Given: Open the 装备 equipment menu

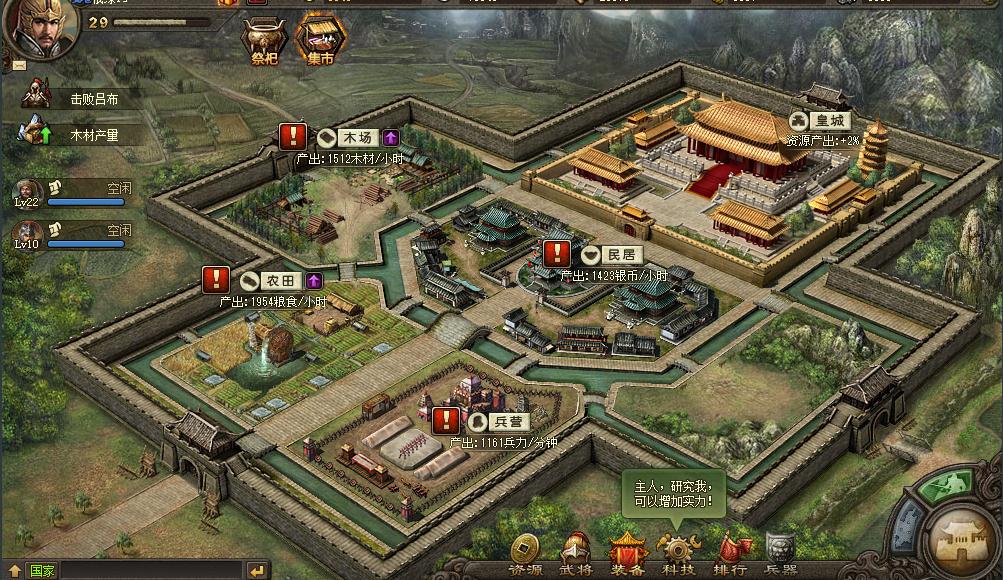Looking at the screenshot, I should point(628,553).
